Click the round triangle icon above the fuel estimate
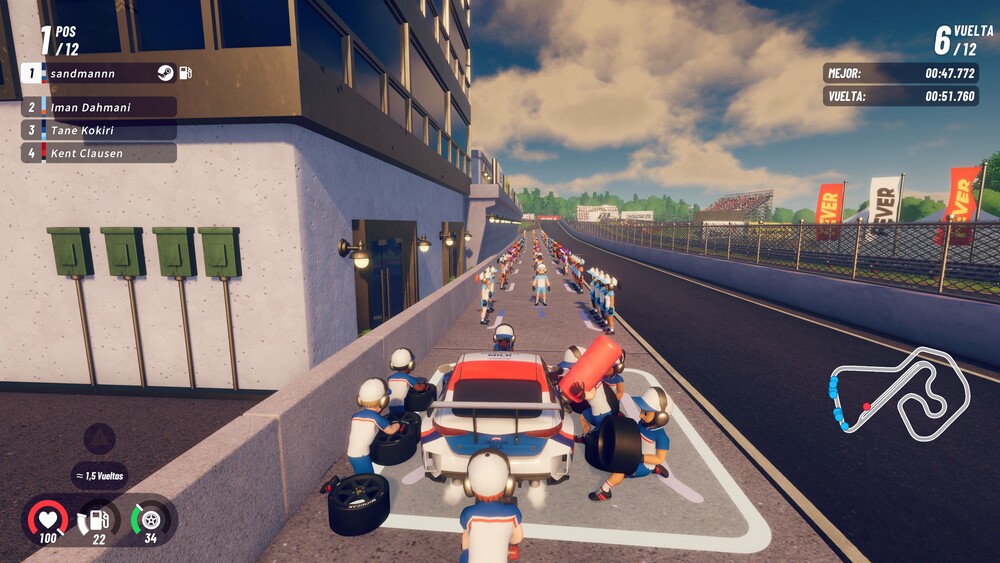 pyautogui.click(x=99, y=439)
